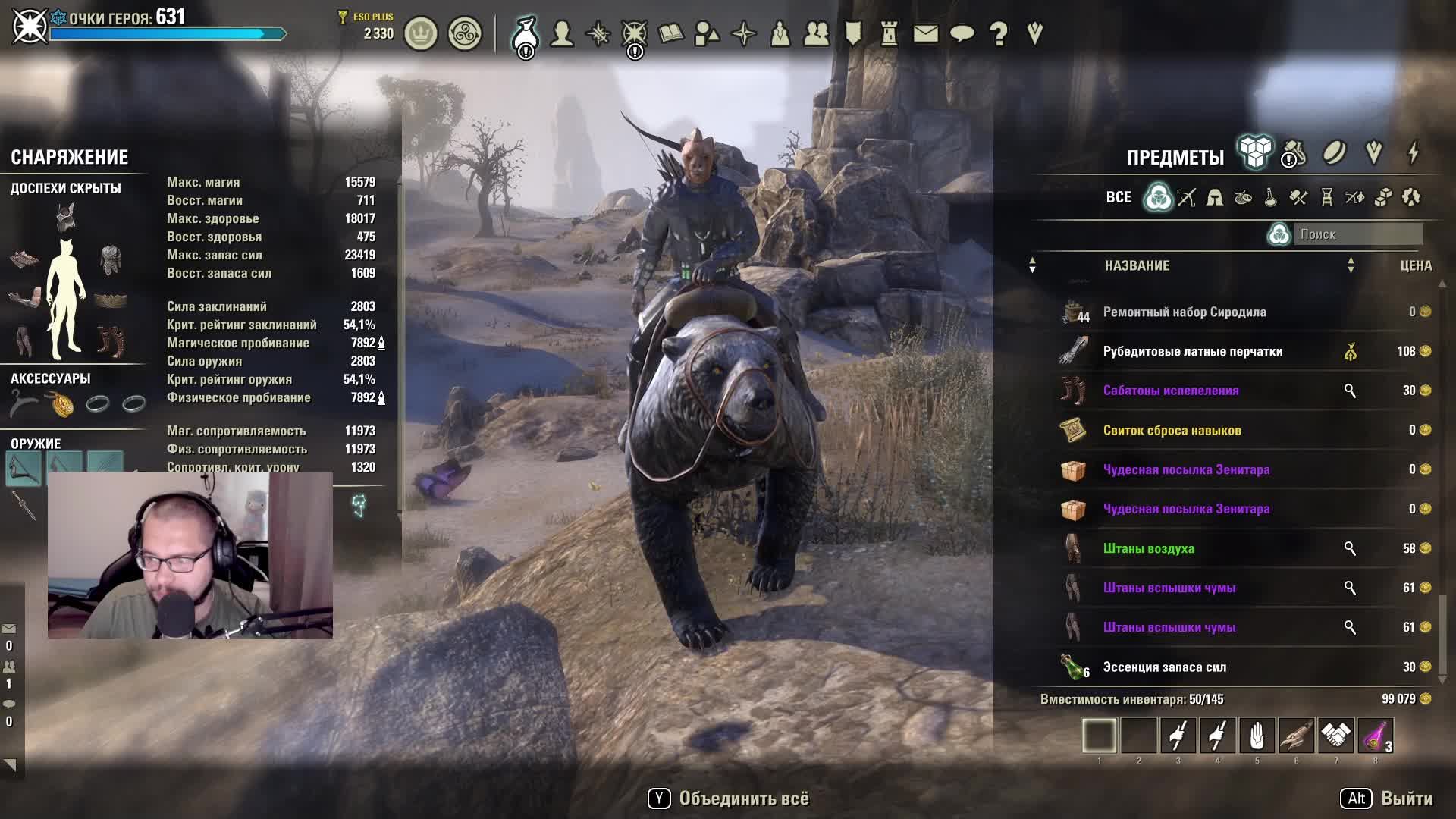Open the mail envelope menu icon

coord(925,33)
